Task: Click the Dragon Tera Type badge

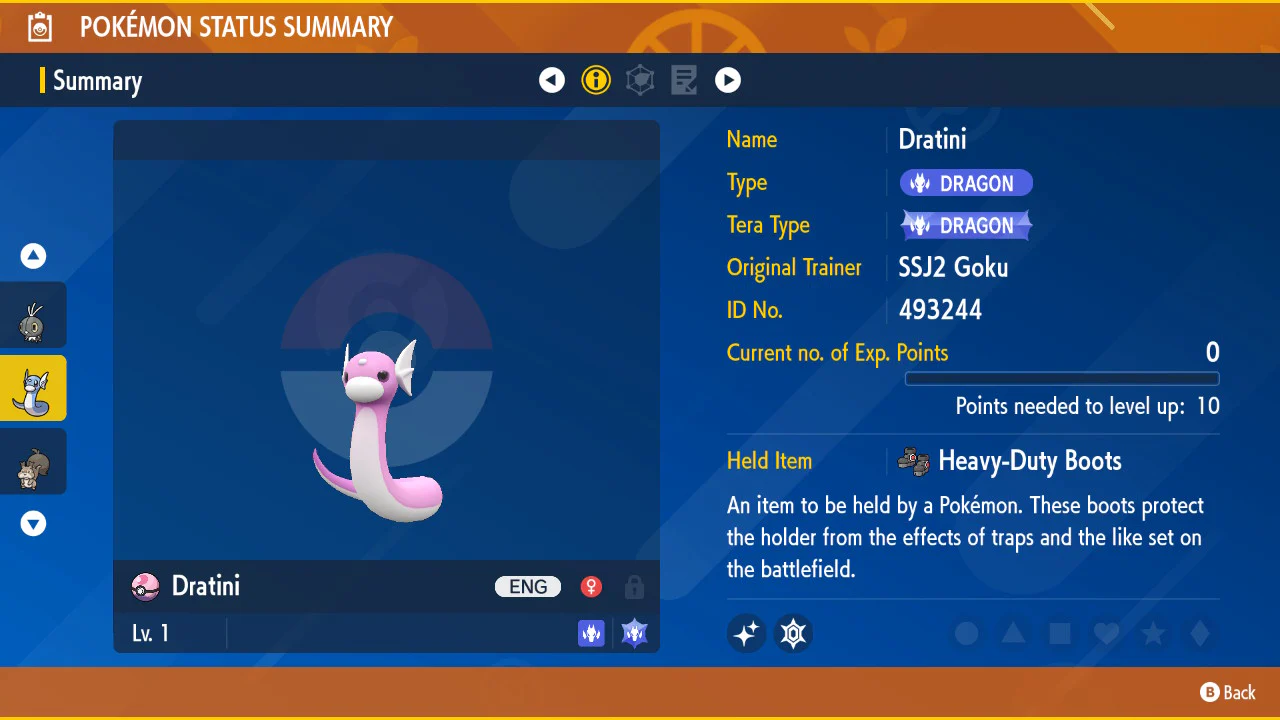Action: (x=966, y=226)
